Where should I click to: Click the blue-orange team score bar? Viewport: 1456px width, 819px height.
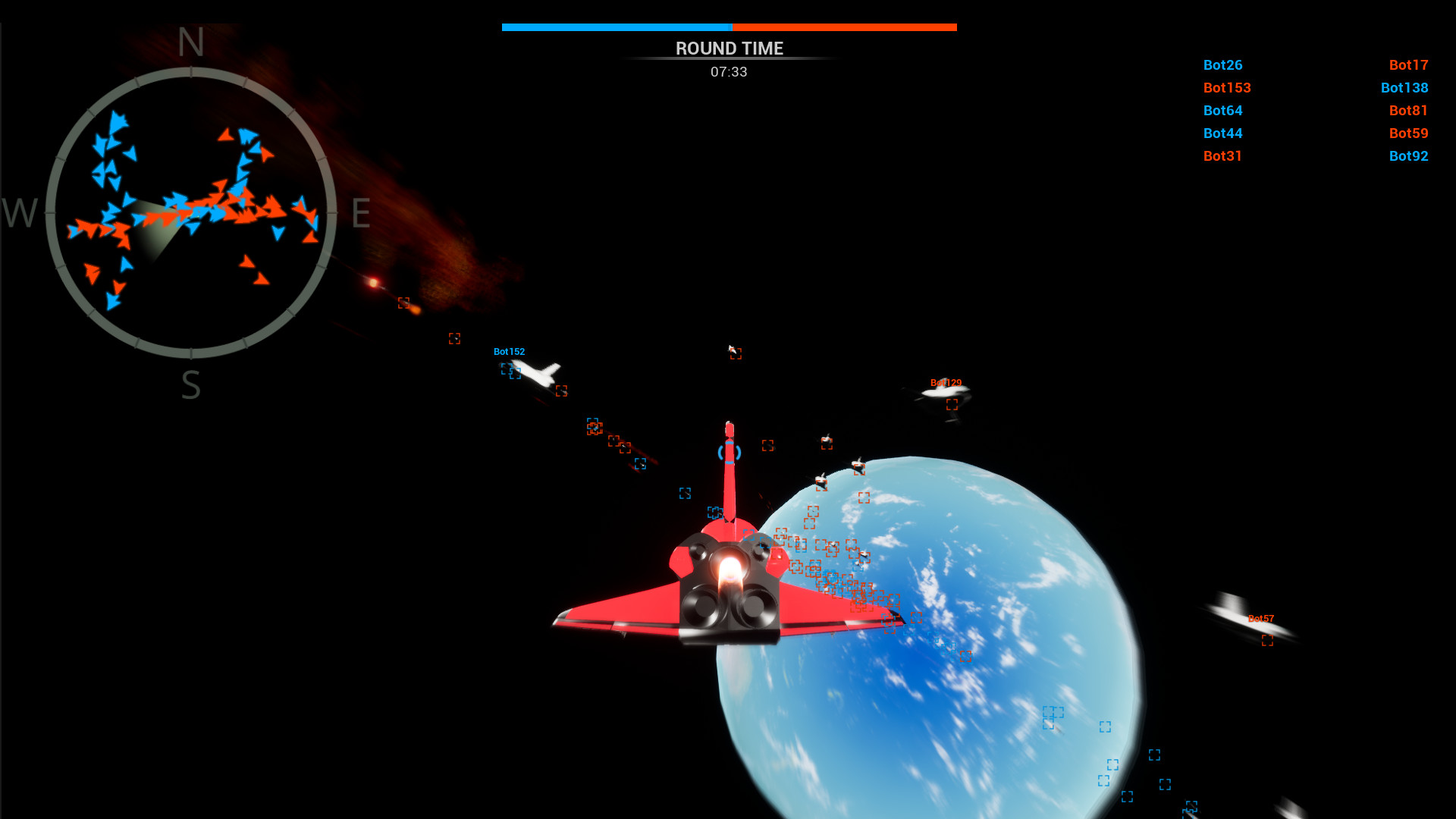tap(728, 26)
